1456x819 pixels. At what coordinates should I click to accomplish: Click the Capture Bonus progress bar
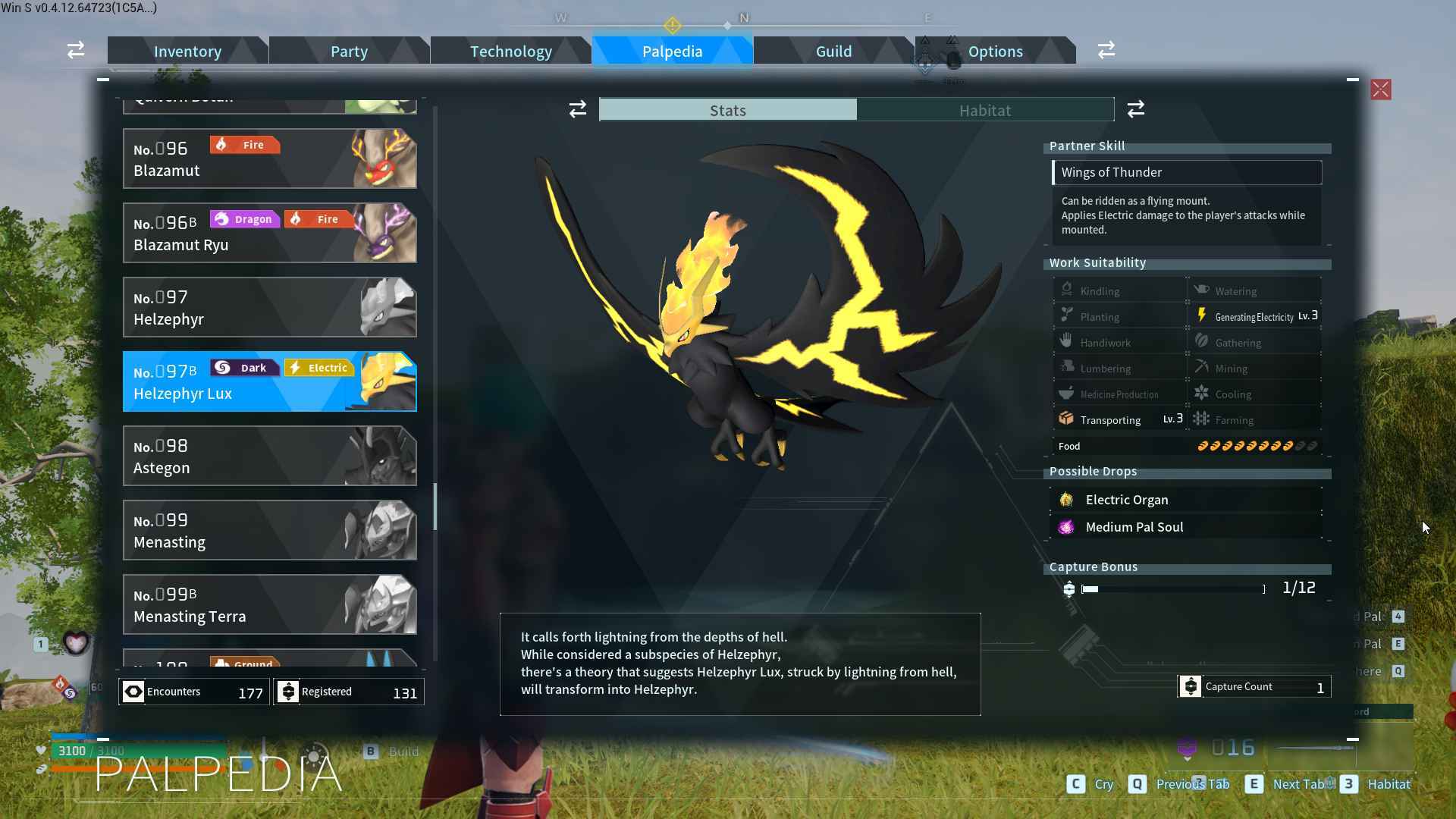tap(1172, 588)
